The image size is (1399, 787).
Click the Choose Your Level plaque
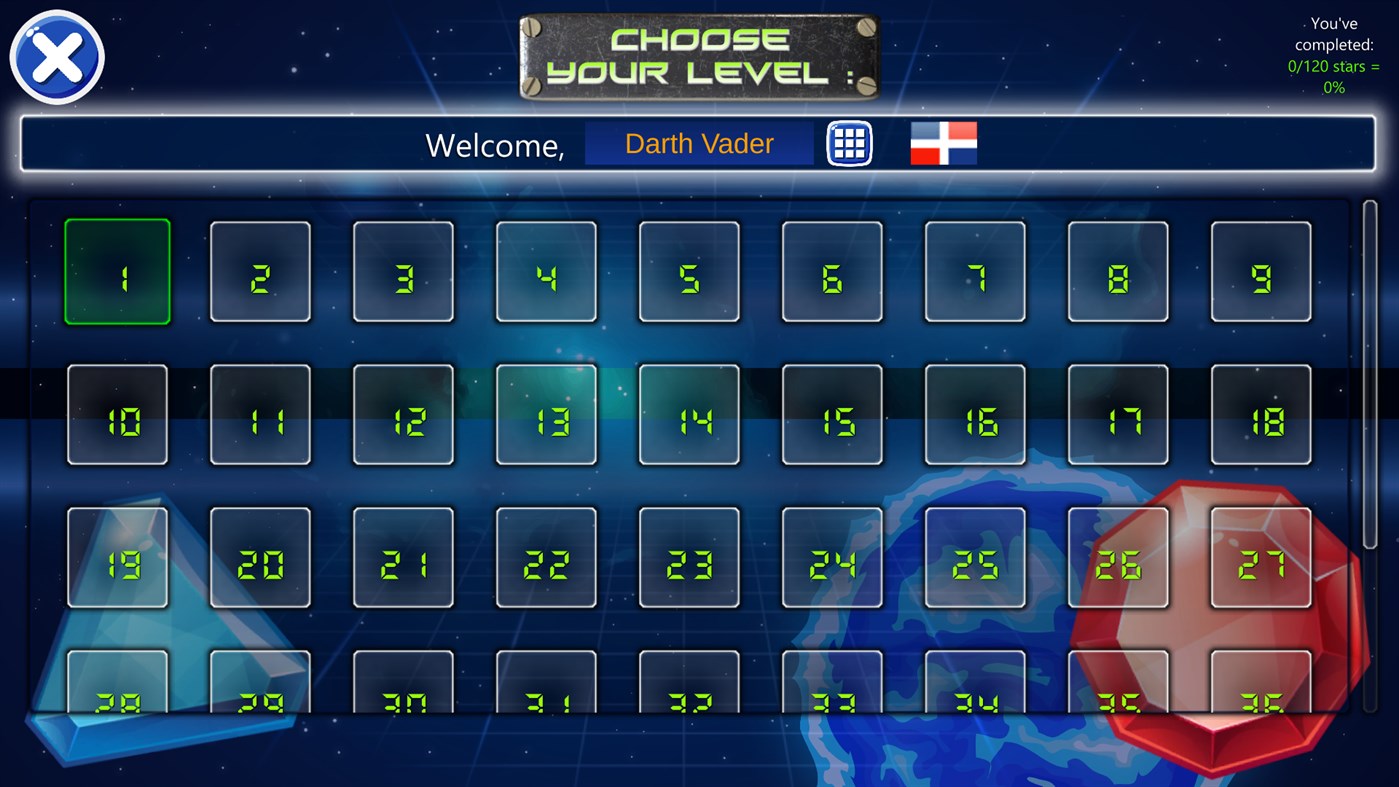tap(698, 55)
